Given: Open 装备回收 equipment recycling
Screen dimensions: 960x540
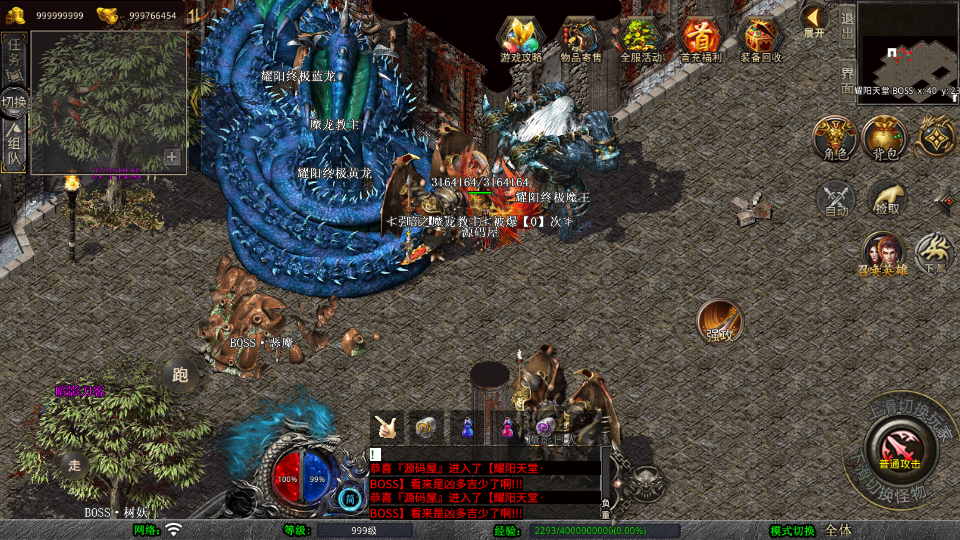Looking at the screenshot, I should point(761,39).
